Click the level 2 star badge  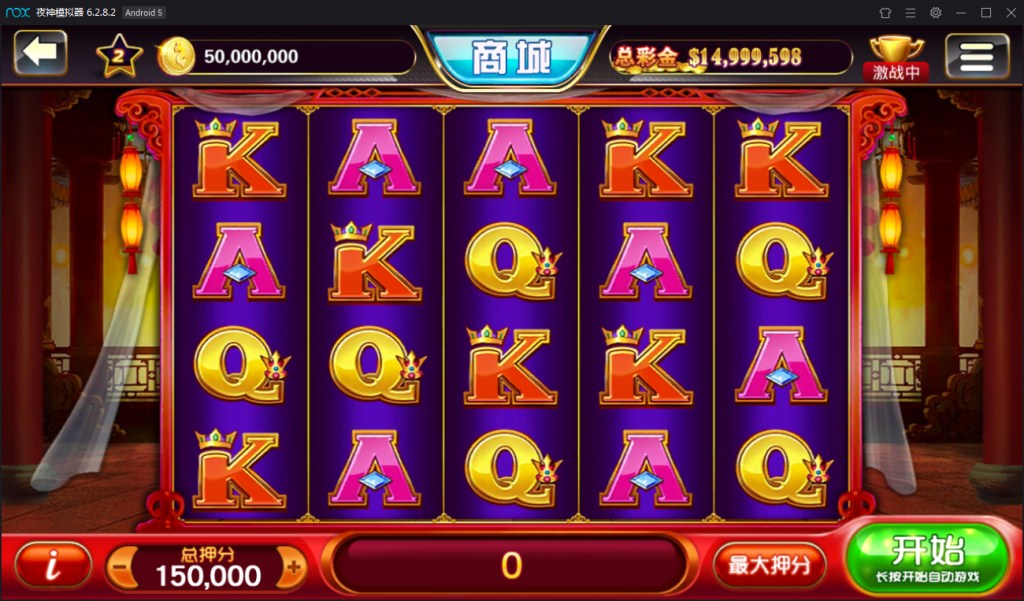pos(119,56)
